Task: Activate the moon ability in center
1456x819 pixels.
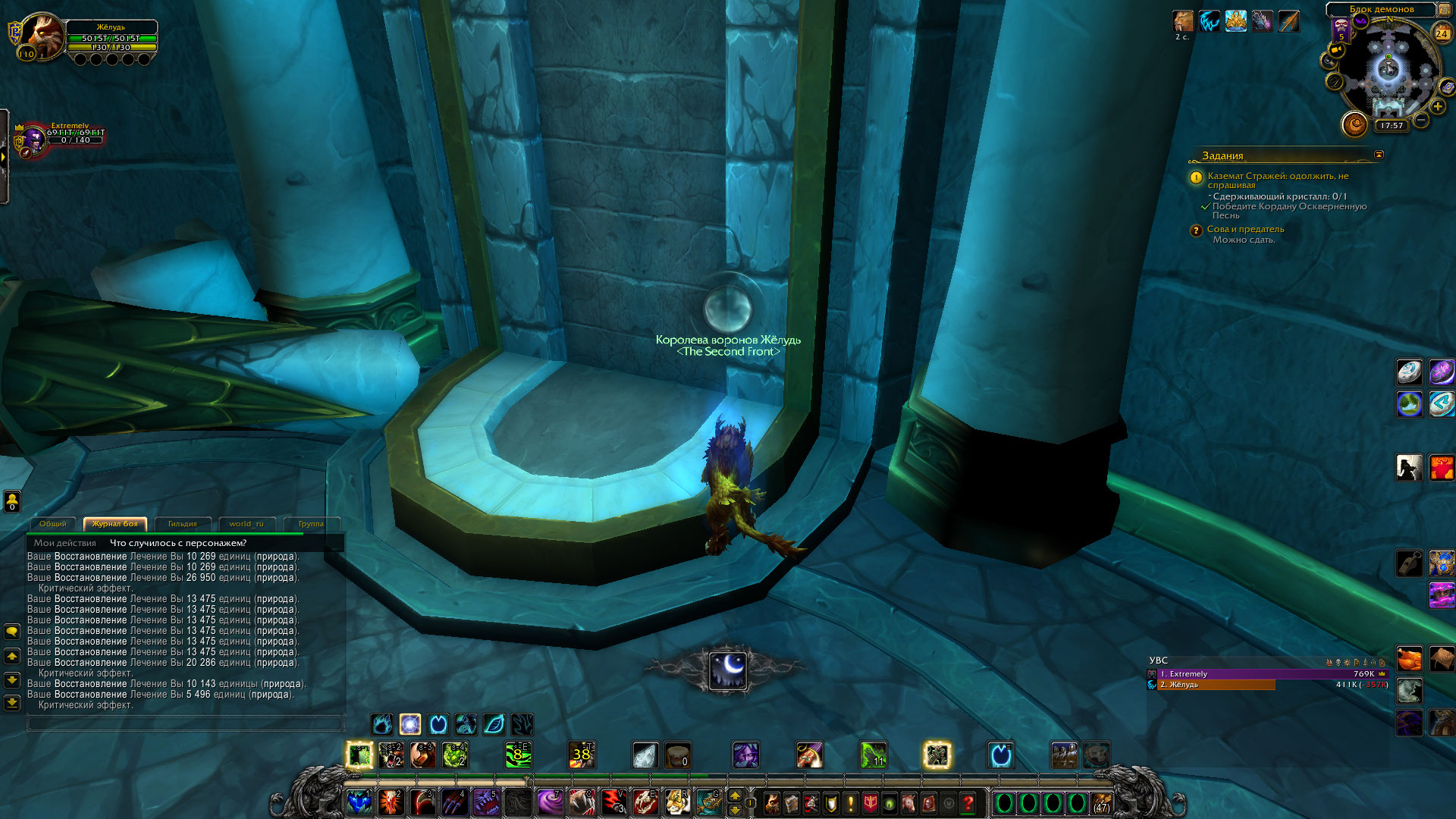Action: (x=728, y=670)
